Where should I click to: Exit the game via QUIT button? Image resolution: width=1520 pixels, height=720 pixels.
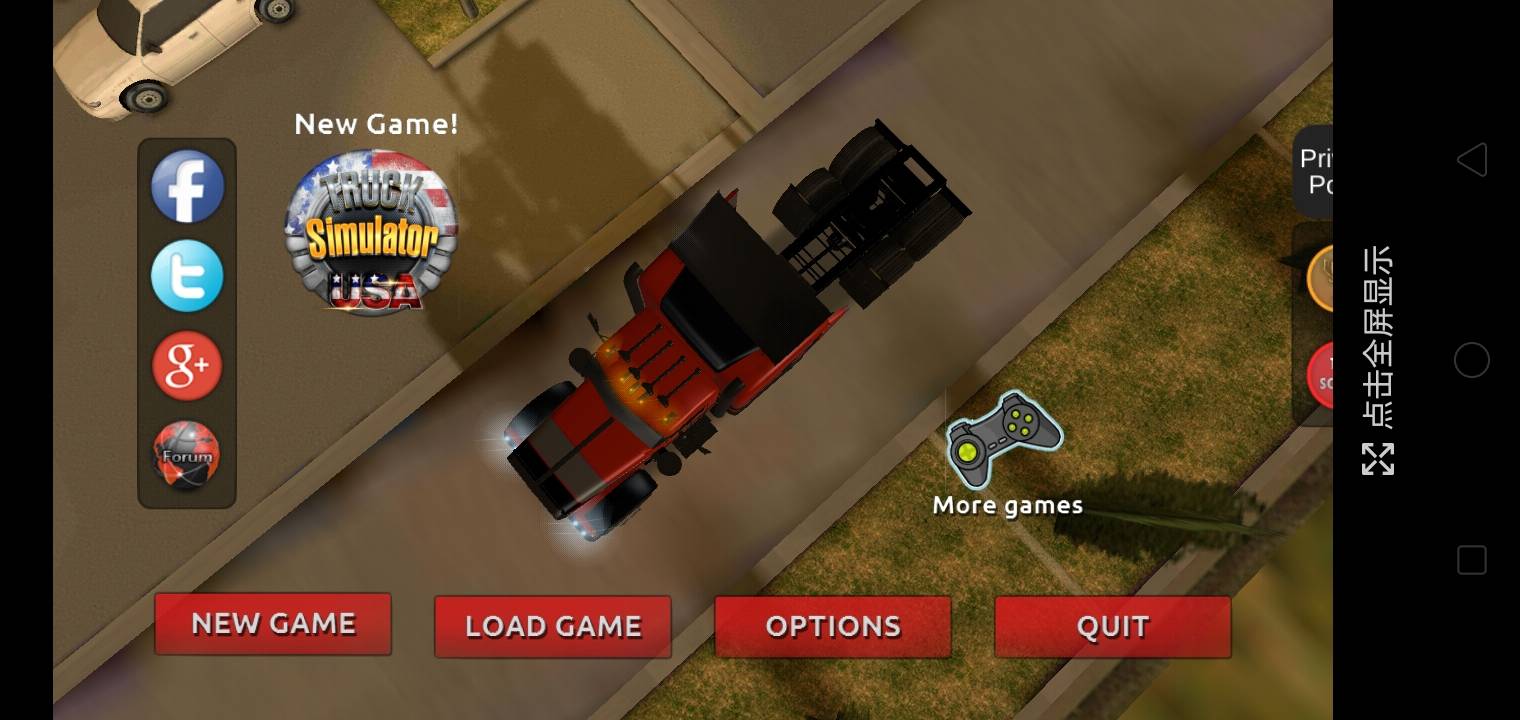click(x=1112, y=626)
